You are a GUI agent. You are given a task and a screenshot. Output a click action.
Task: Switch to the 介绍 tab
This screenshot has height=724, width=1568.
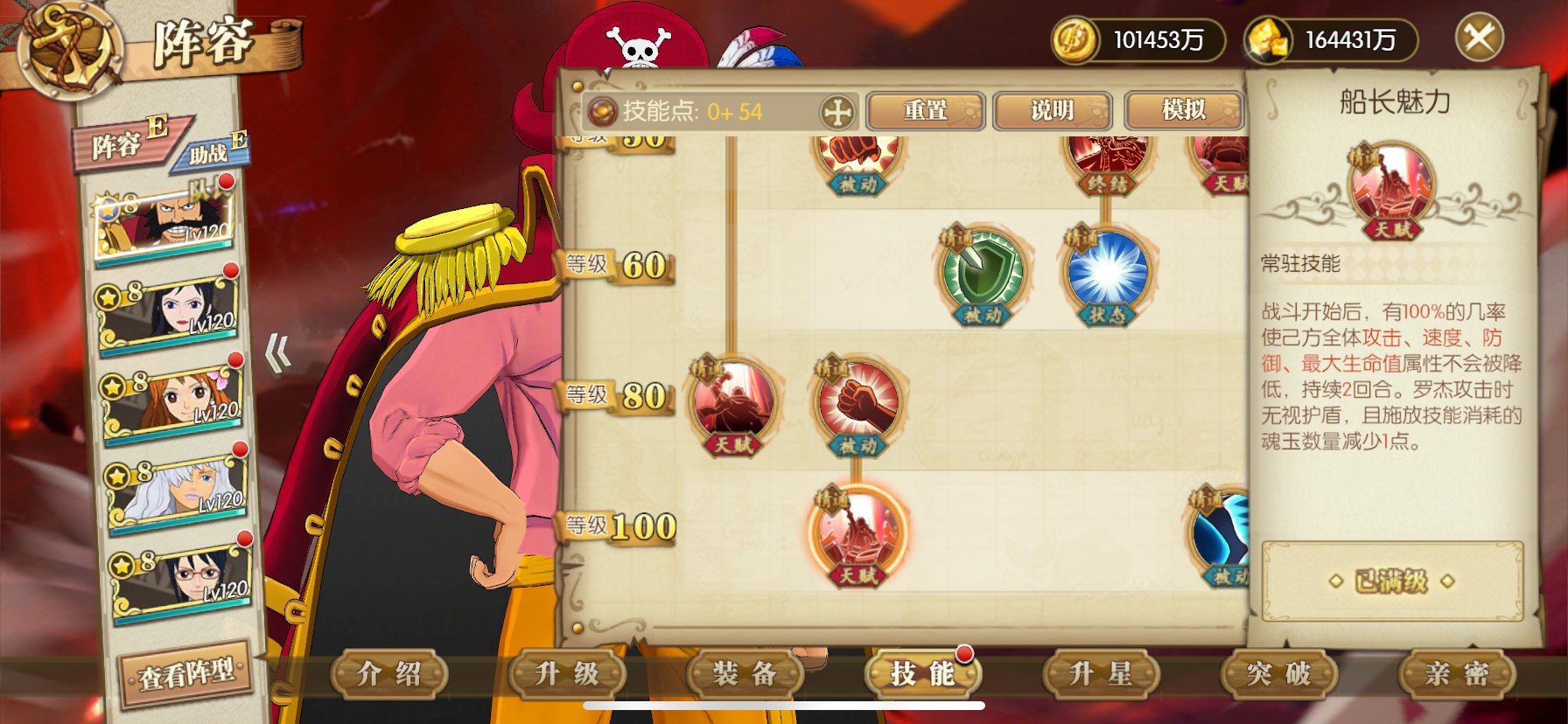[x=389, y=674]
